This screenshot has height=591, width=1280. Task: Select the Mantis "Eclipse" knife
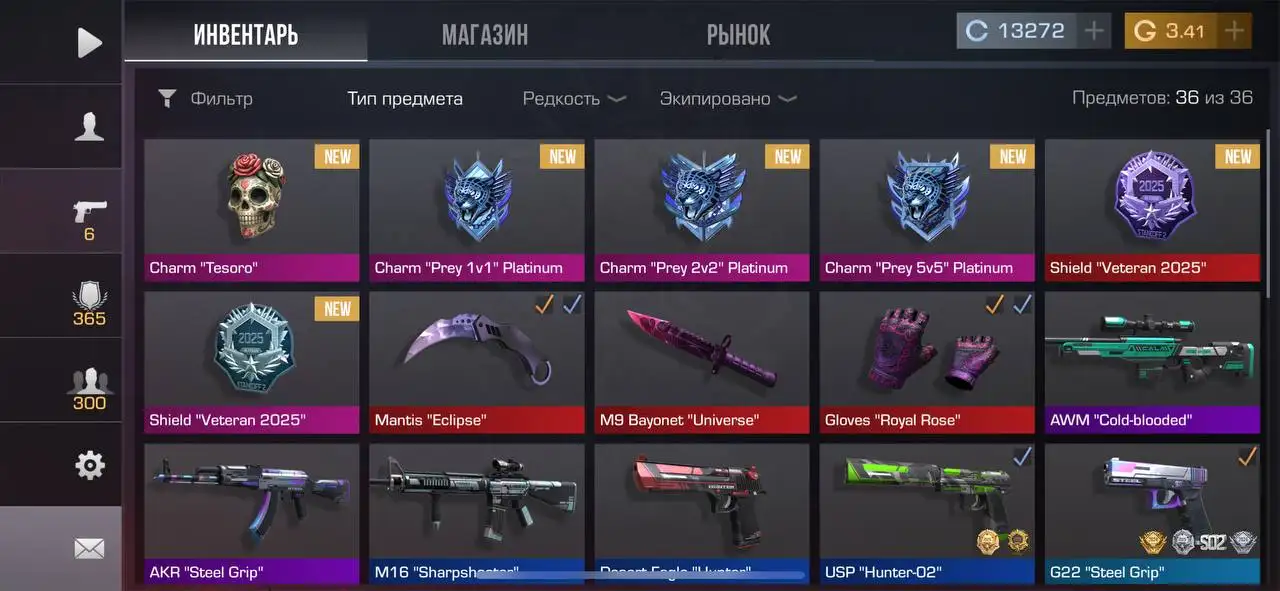[476, 362]
